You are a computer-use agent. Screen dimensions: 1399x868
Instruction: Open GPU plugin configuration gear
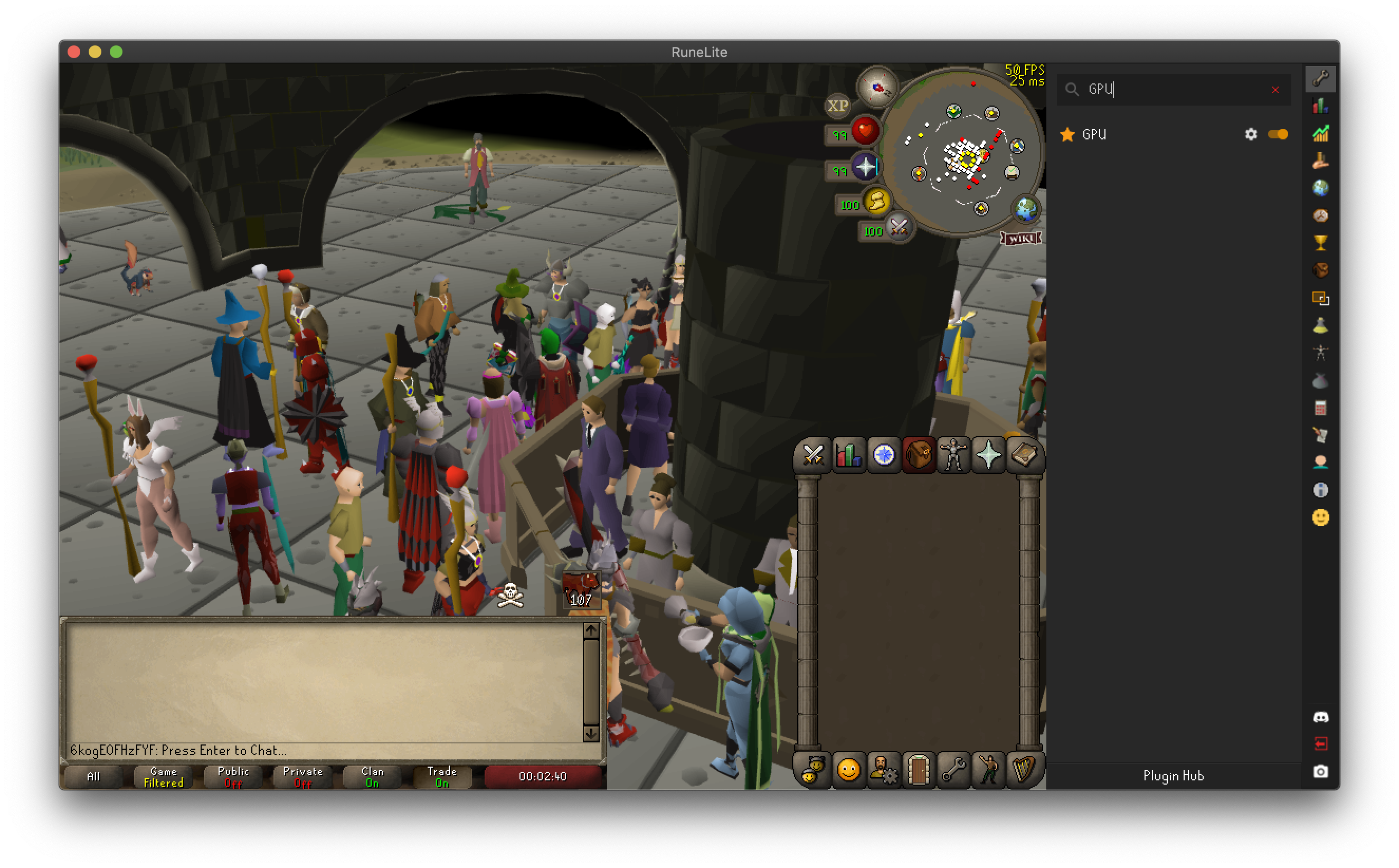click(1250, 134)
